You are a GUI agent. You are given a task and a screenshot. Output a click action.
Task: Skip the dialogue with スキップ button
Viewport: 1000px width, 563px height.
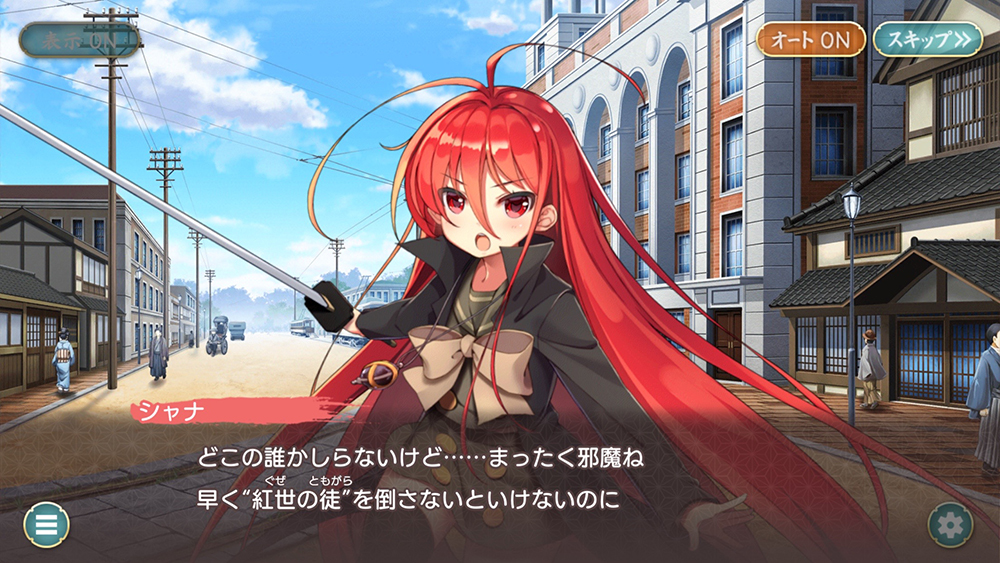click(927, 39)
